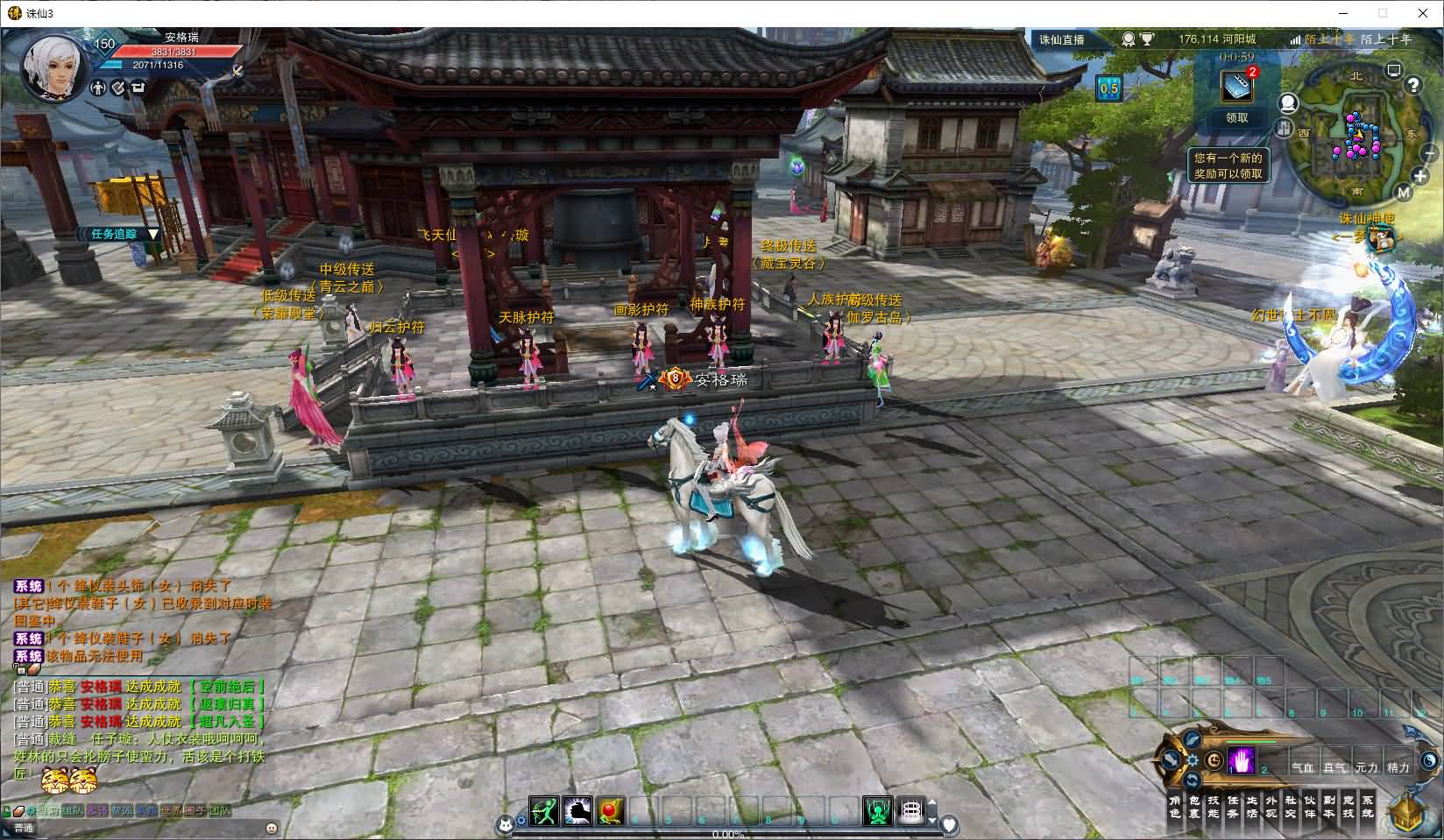Toggle the 元力 attribute display
Viewport: 1444px width, 840px height.
pyautogui.click(x=1369, y=767)
